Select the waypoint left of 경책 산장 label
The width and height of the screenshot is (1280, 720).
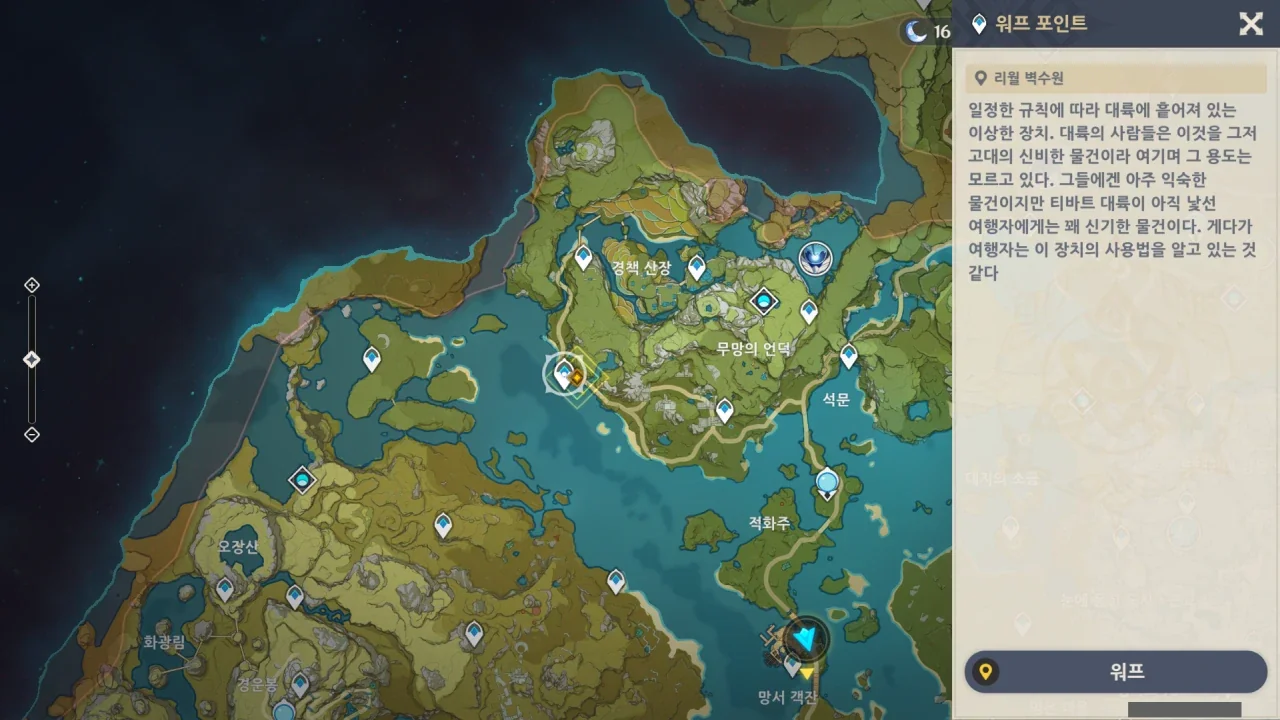pyautogui.click(x=584, y=257)
